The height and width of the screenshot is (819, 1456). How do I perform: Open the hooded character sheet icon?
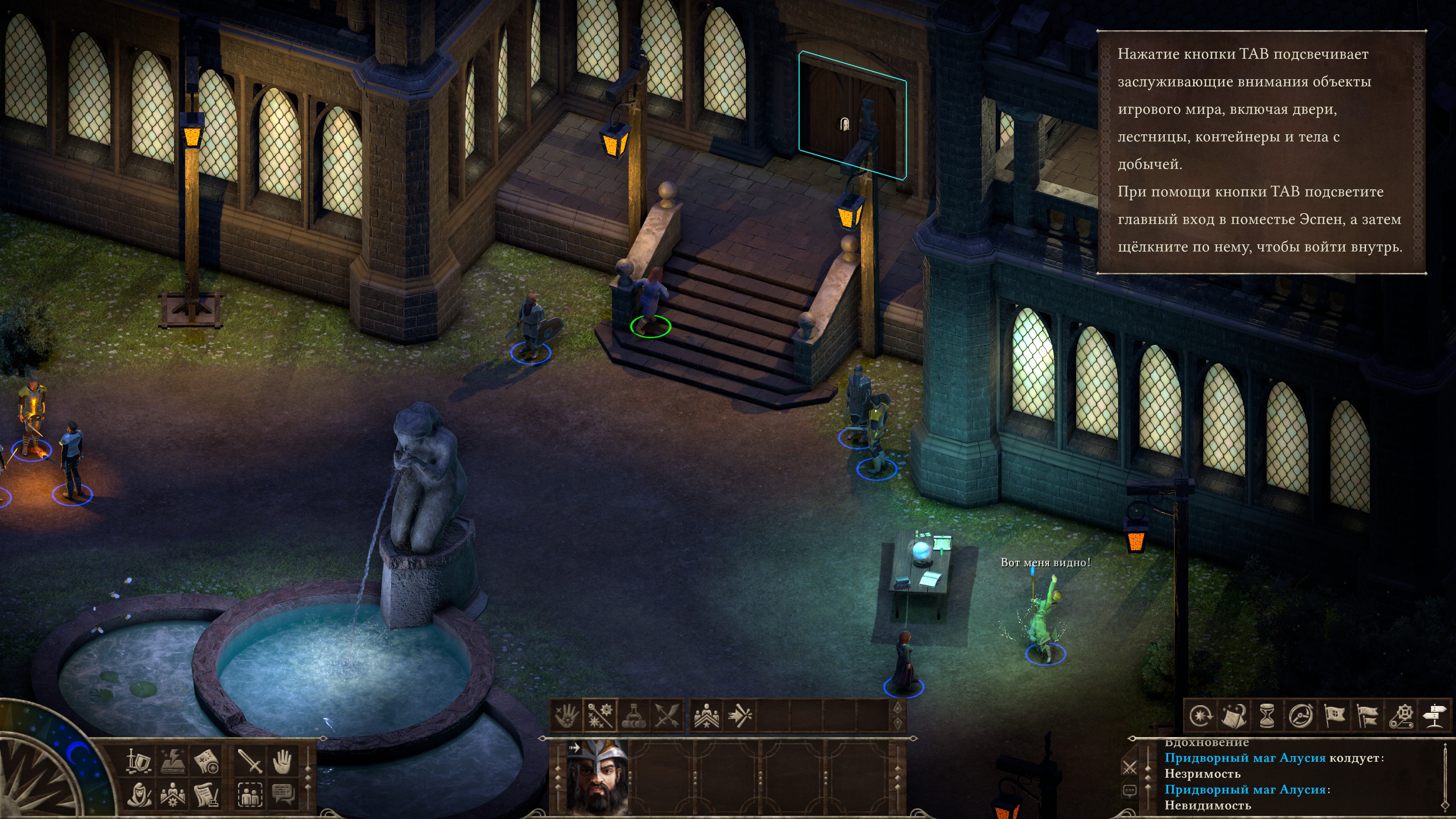click(138, 795)
